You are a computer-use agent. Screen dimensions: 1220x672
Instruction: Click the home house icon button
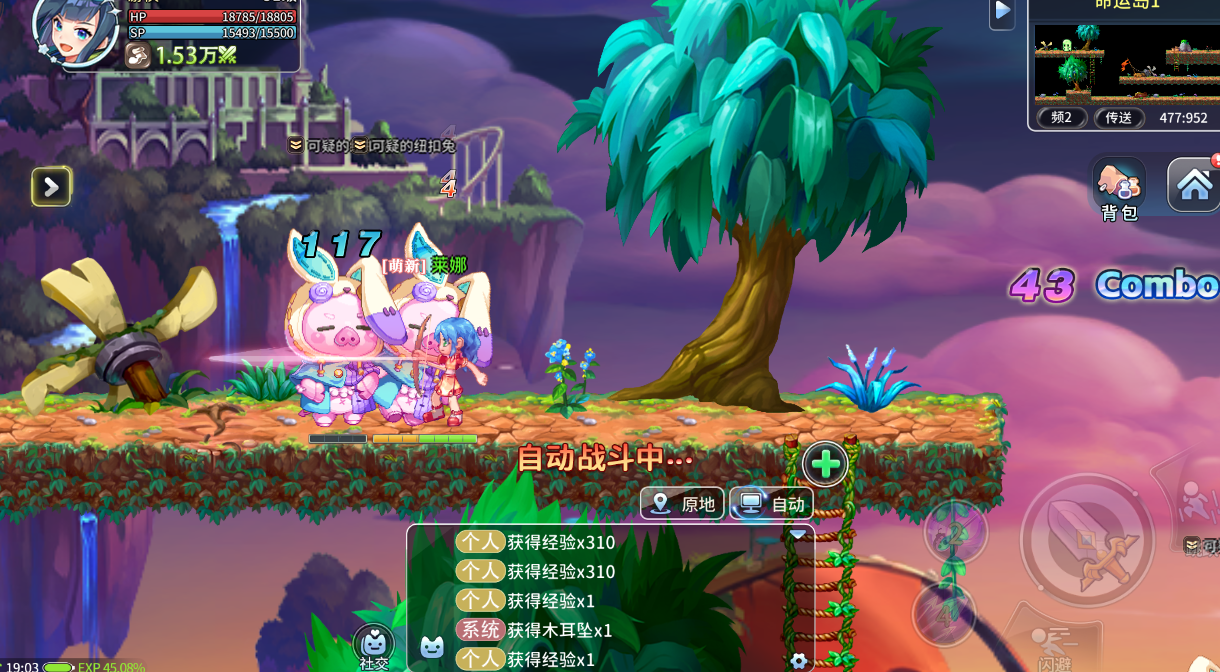click(x=1194, y=185)
